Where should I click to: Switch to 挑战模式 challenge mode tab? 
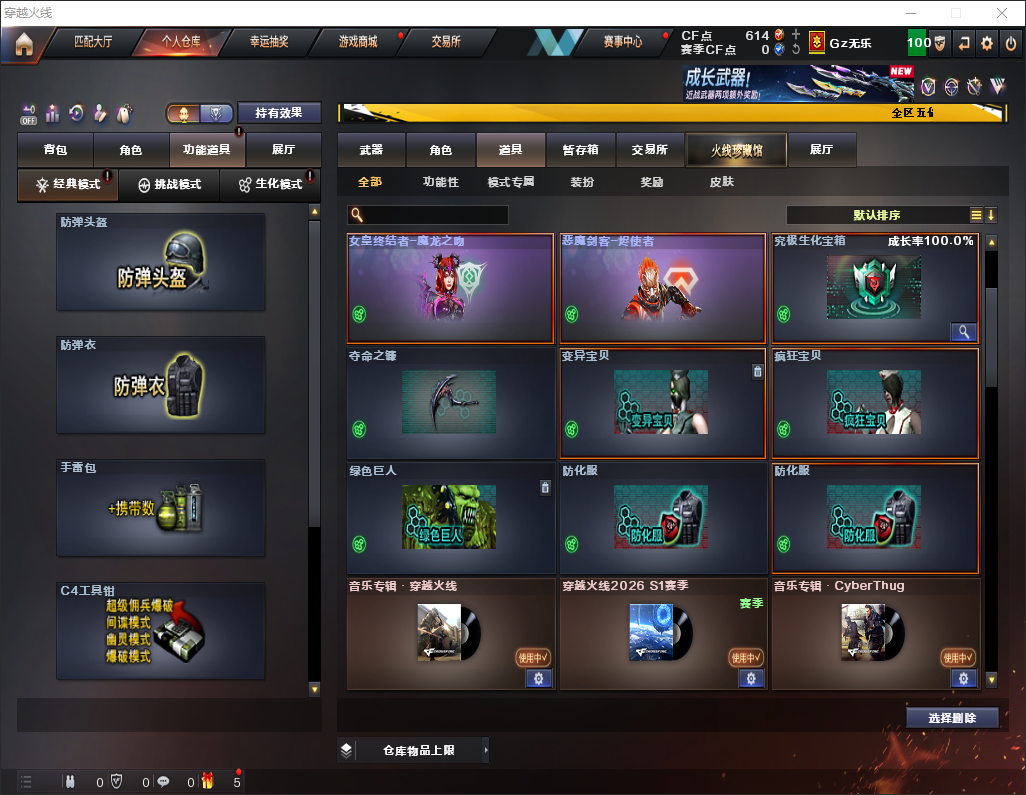tap(169, 185)
